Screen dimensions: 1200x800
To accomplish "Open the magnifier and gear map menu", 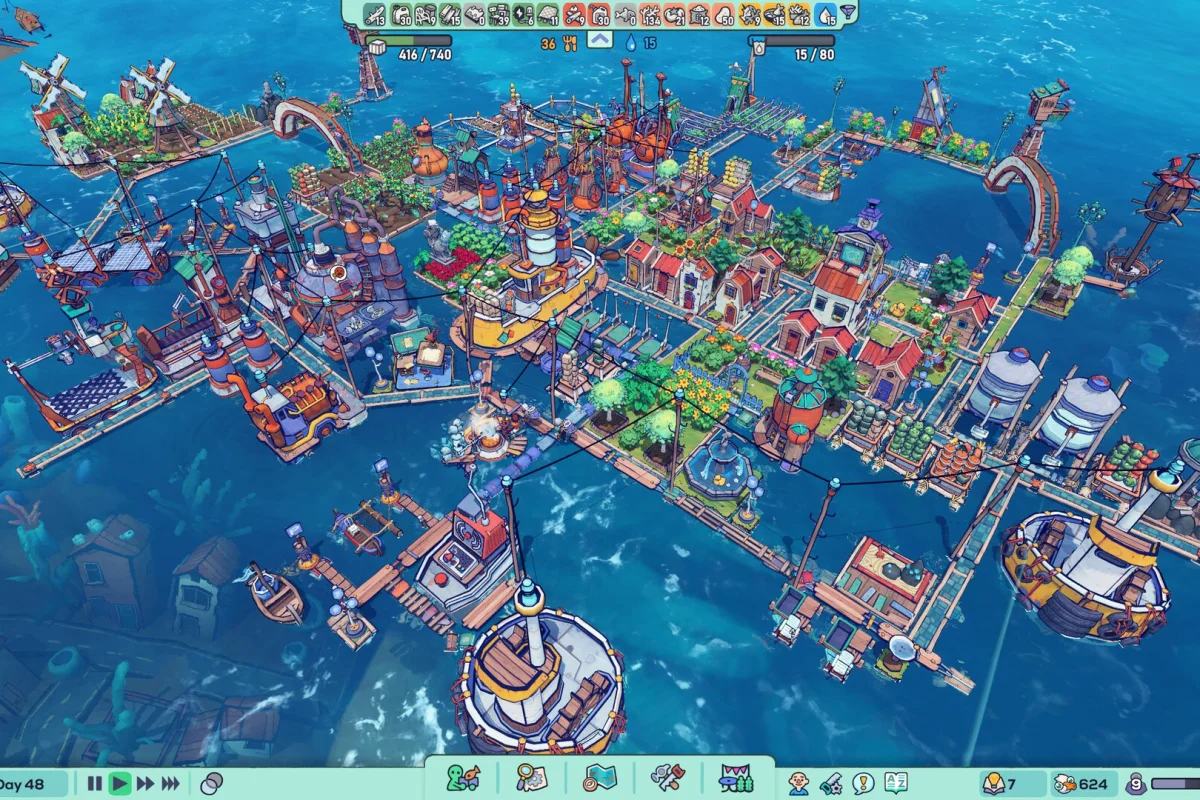I will [531, 778].
